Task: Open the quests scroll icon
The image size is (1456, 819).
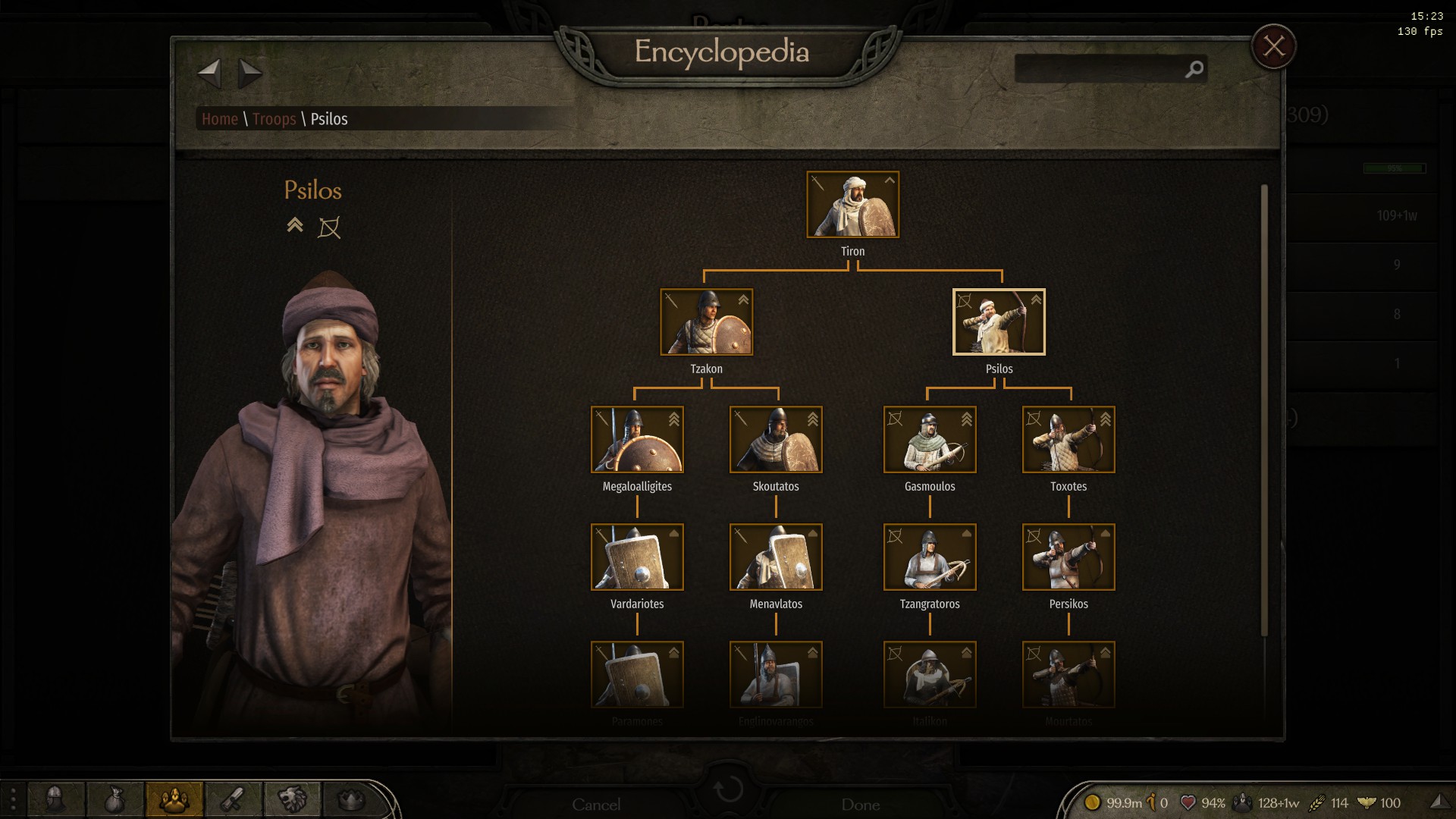Action: click(x=233, y=799)
